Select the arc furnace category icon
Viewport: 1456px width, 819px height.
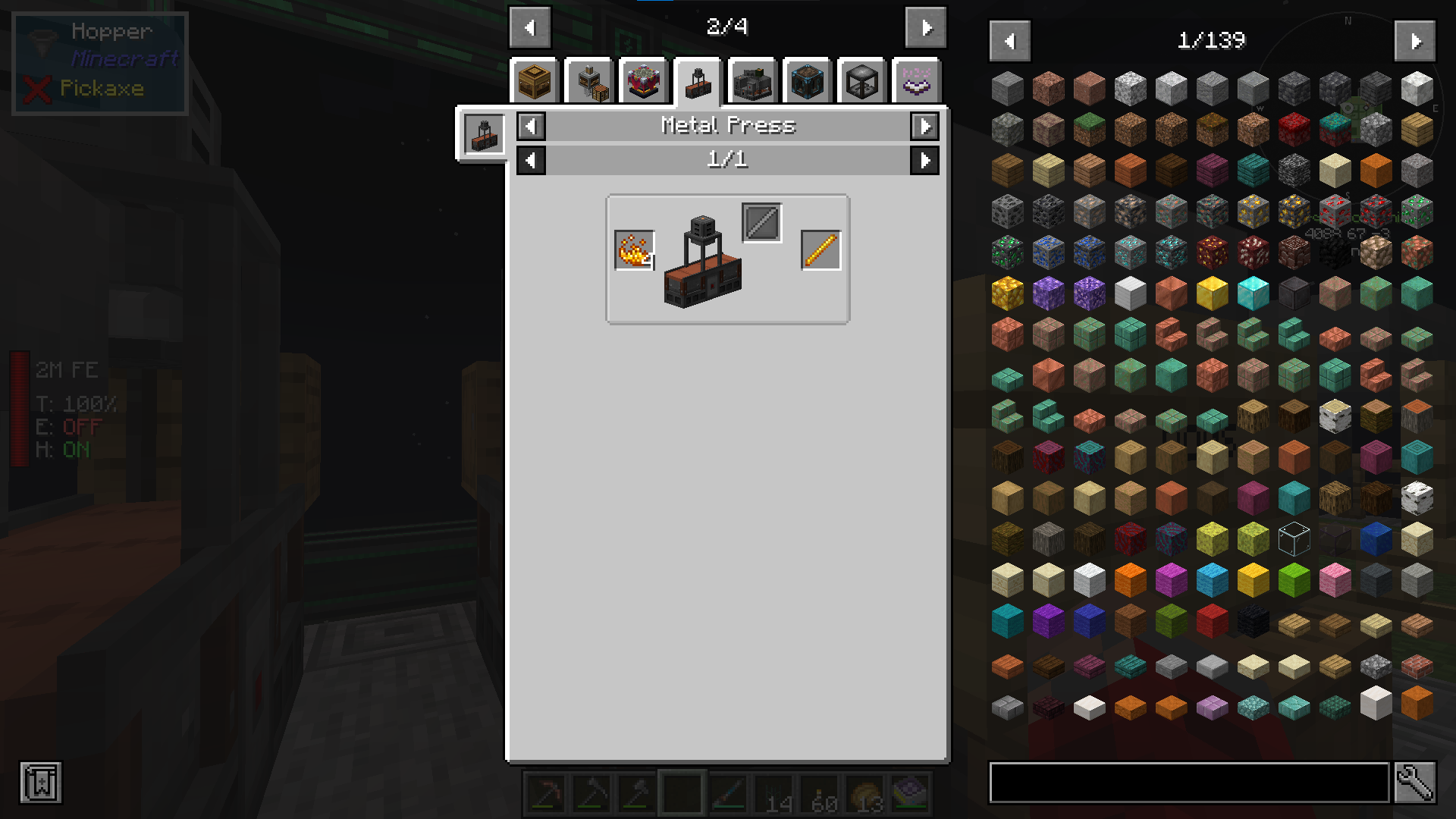click(x=752, y=82)
